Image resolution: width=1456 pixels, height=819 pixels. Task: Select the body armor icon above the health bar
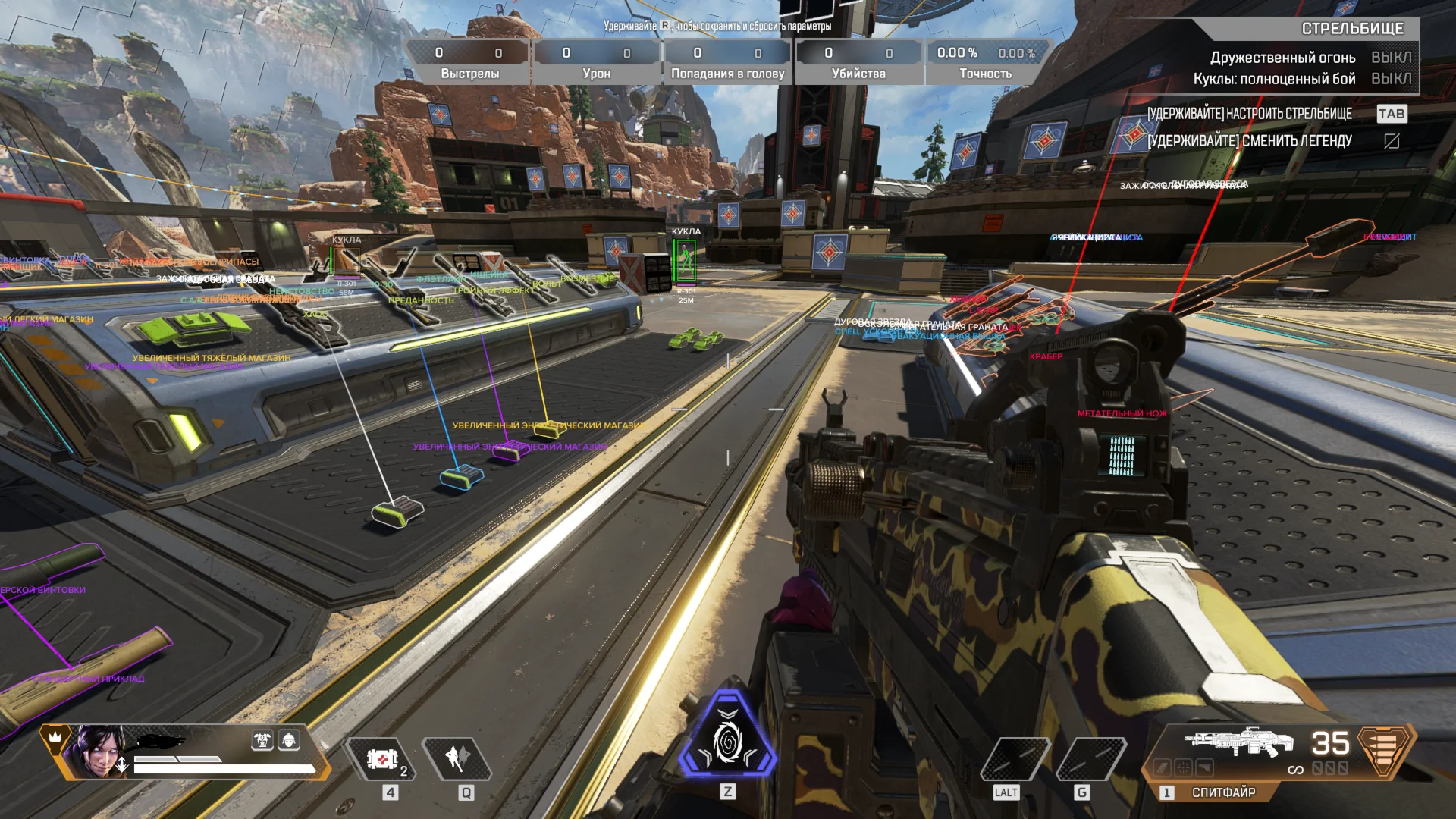[262, 742]
